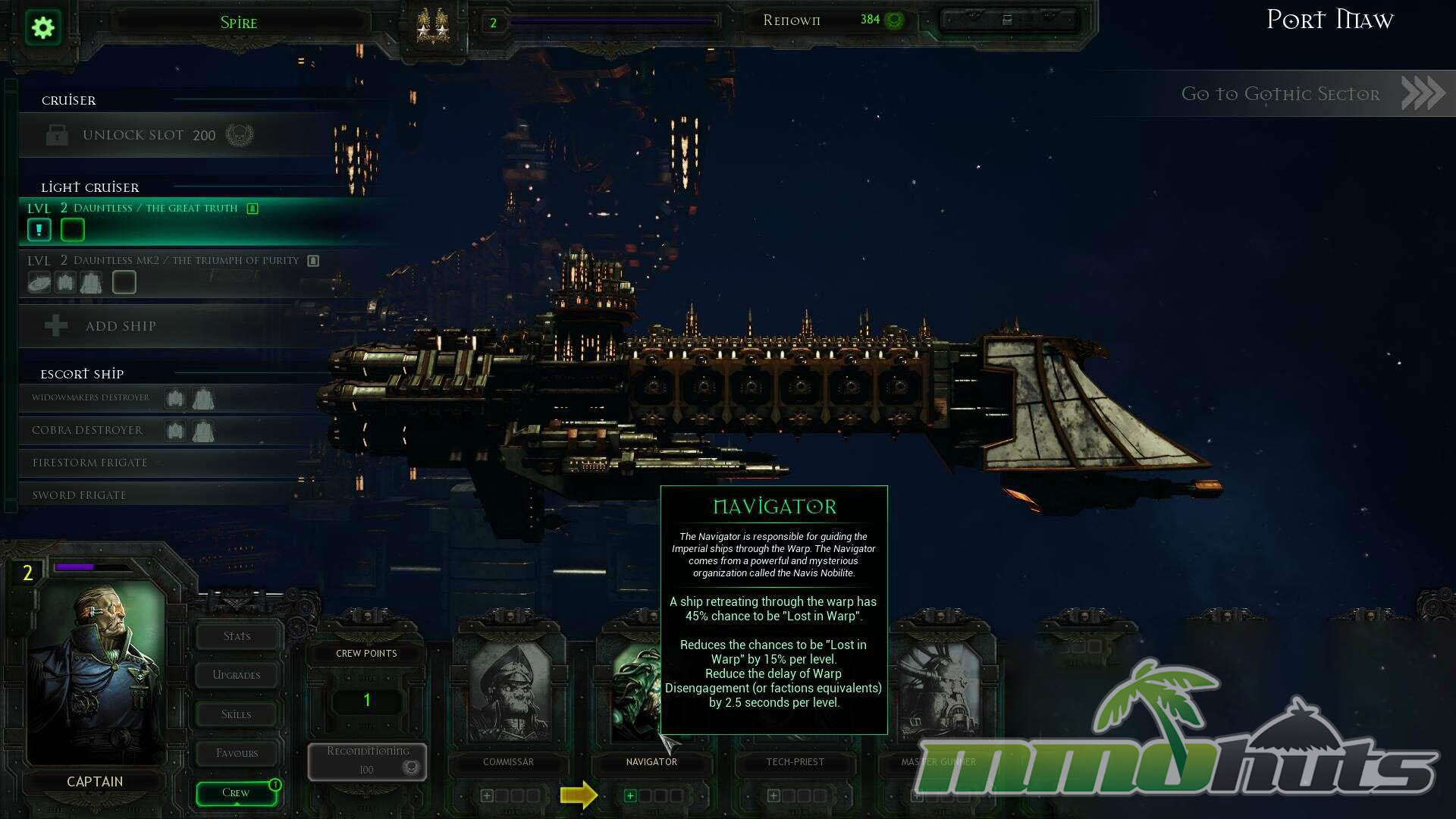Show the Skills tab
This screenshot has width=1456, height=819.
(x=237, y=714)
